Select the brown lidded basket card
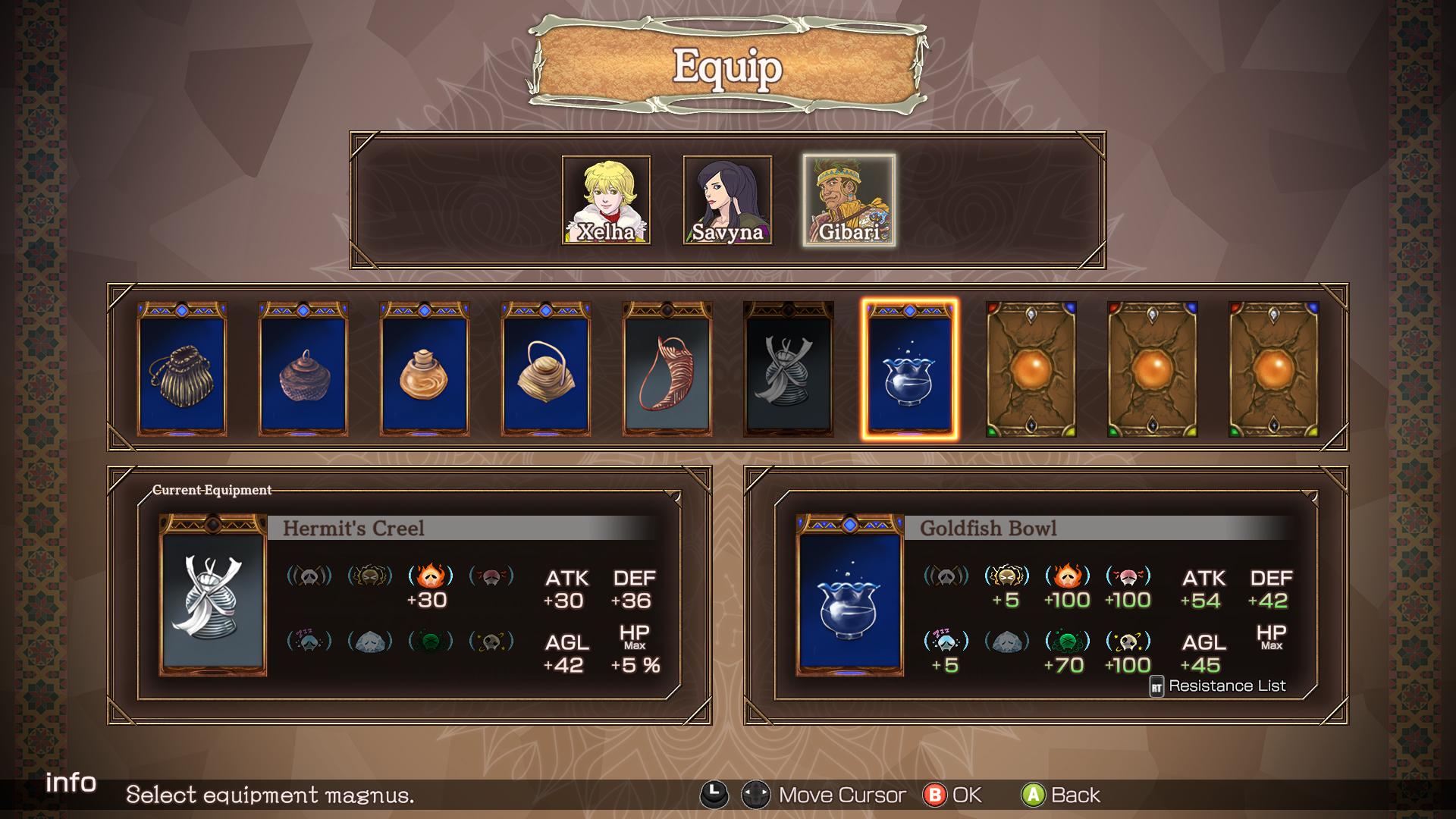The height and width of the screenshot is (819, 1456). (x=303, y=369)
